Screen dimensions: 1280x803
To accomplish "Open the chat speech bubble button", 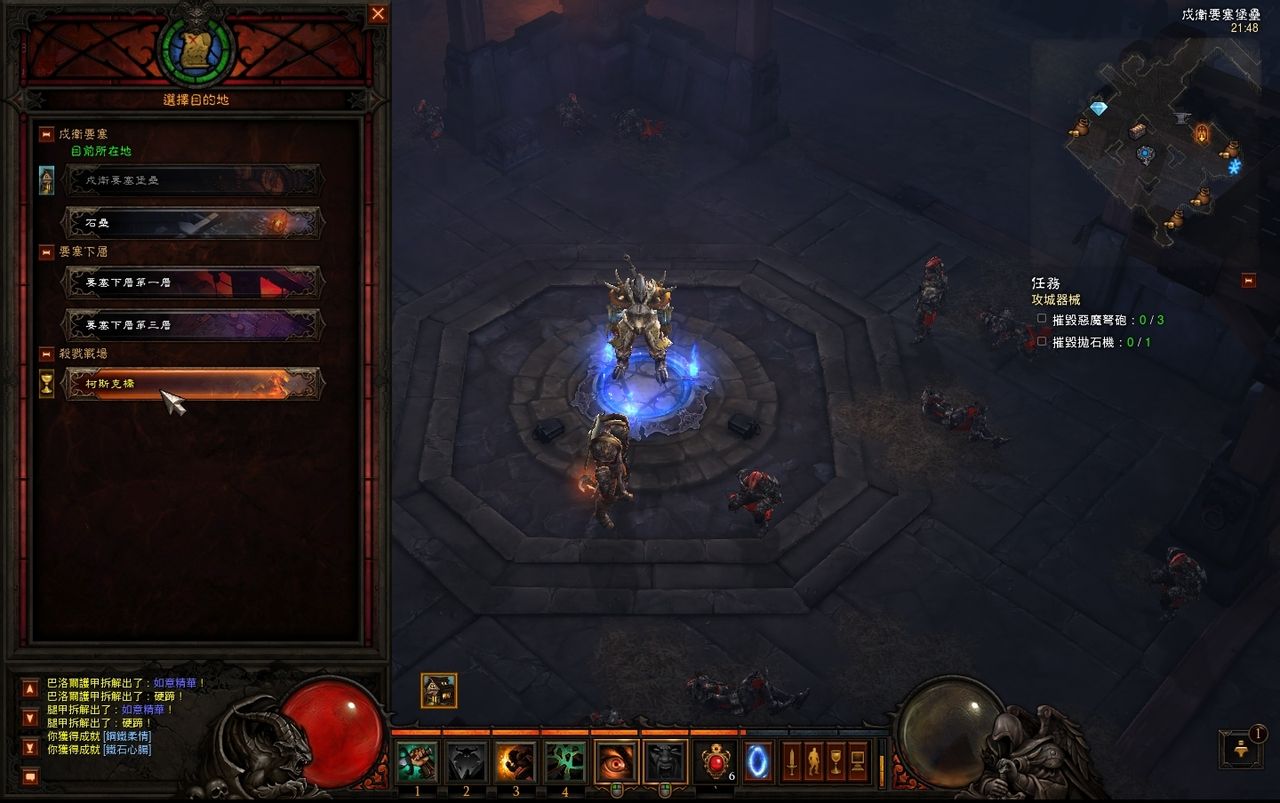I will tap(30, 776).
